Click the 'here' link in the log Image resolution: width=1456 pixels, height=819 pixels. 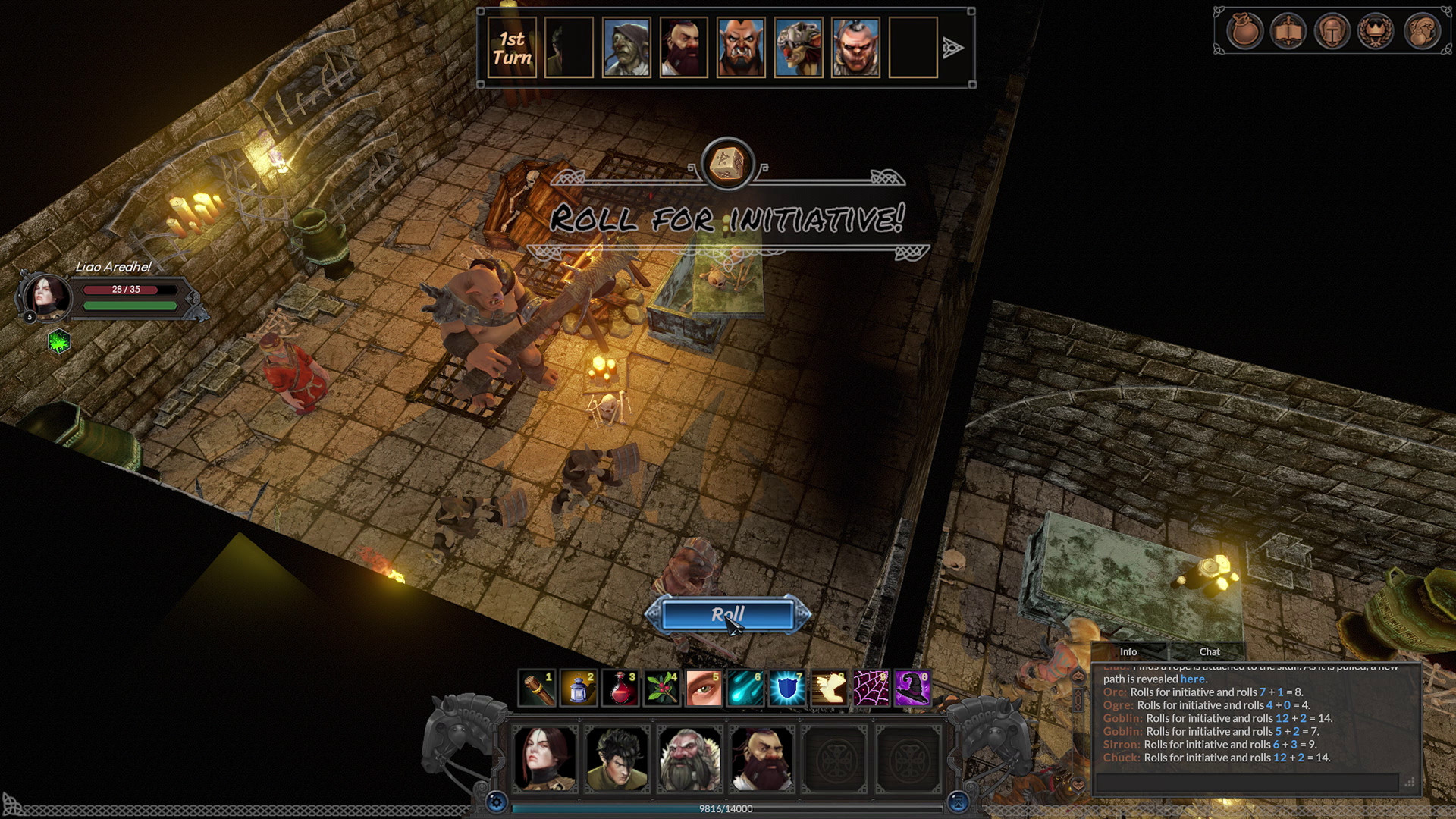point(1194,679)
